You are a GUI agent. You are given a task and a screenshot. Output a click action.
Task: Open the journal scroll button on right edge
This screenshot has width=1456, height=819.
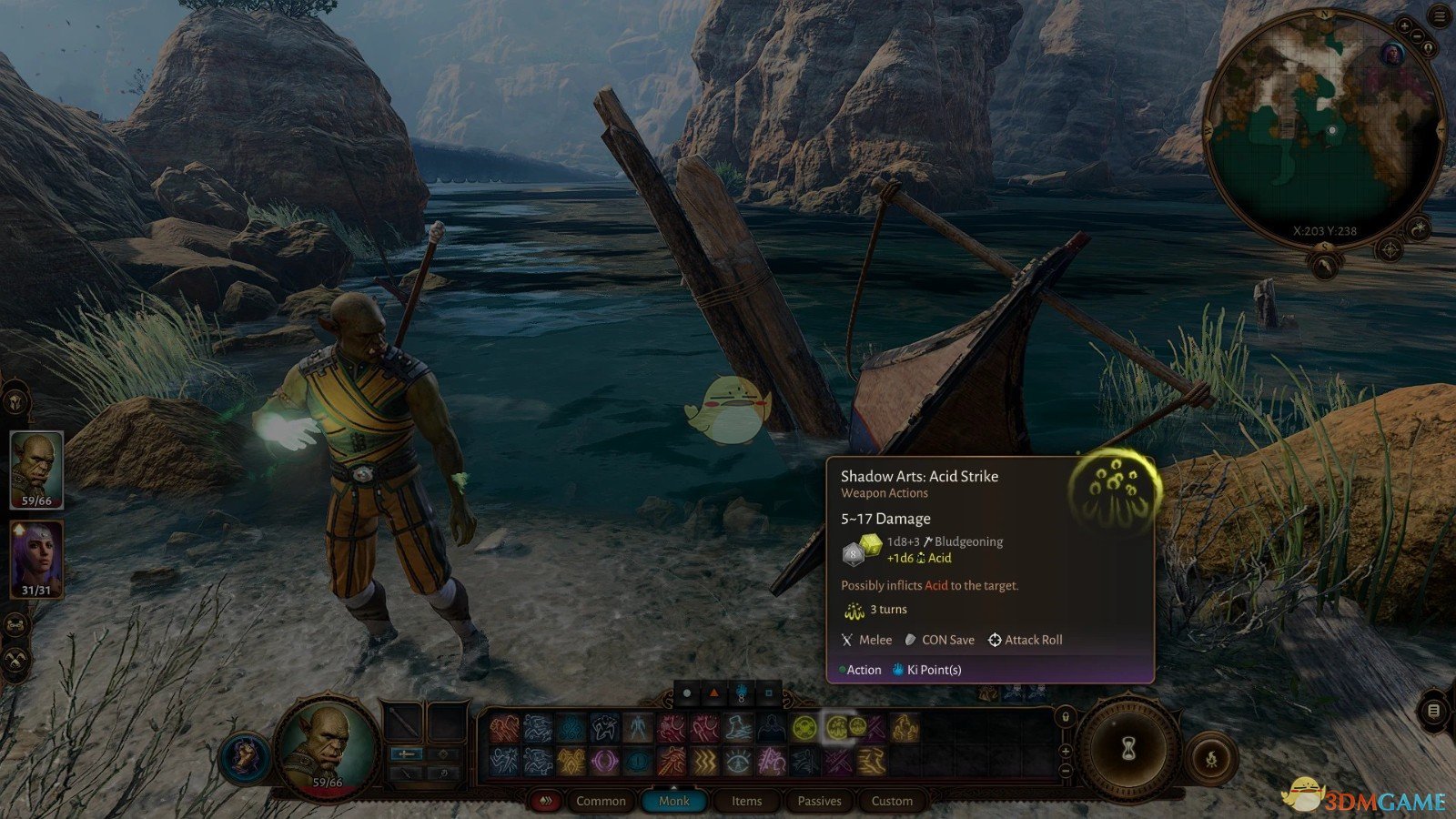pyautogui.click(x=1433, y=710)
